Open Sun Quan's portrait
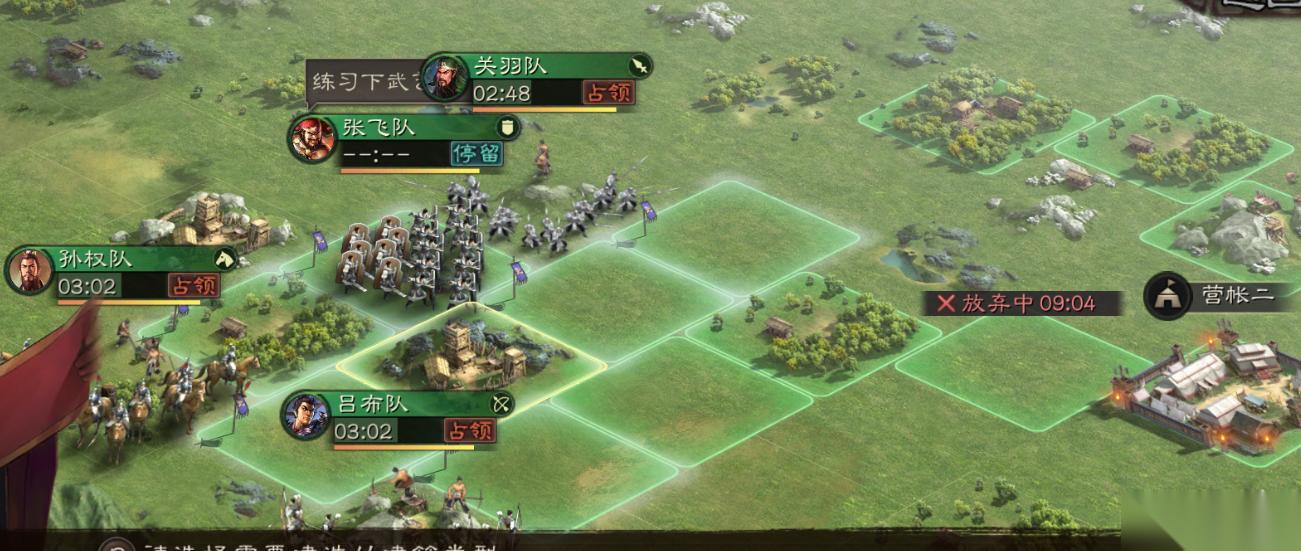The height and width of the screenshot is (551, 1301). (30, 271)
